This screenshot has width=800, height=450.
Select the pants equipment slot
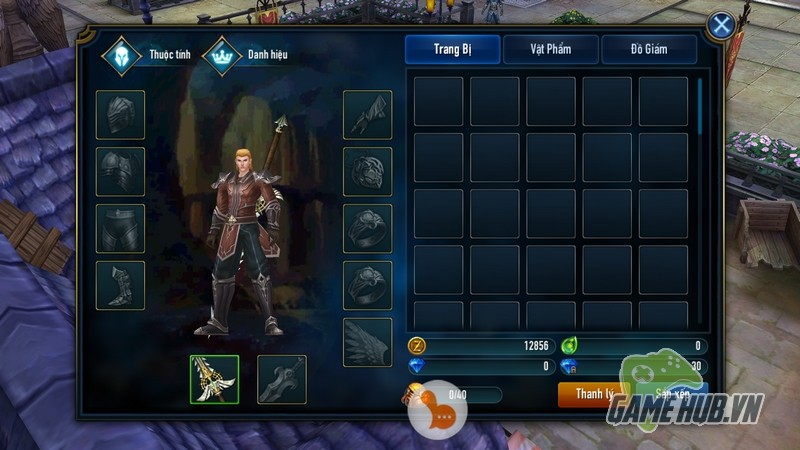(x=120, y=228)
